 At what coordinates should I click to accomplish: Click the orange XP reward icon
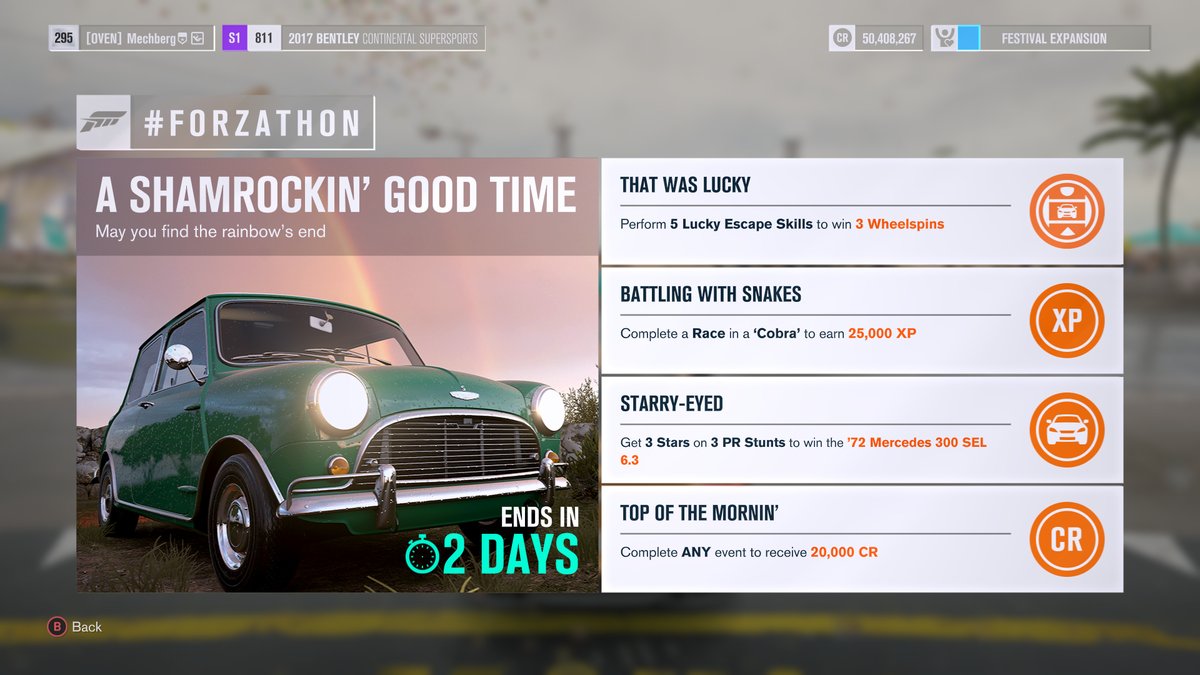[1066, 321]
